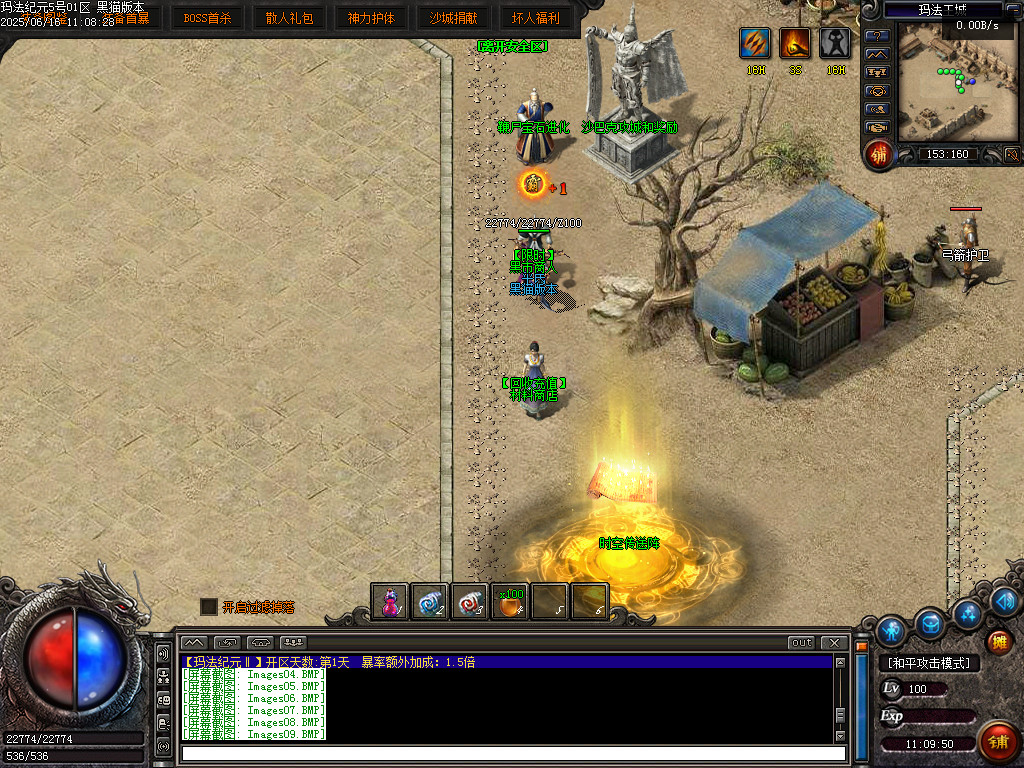
Task: Click the claw slash buff icon
Action: pyautogui.click(x=754, y=43)
